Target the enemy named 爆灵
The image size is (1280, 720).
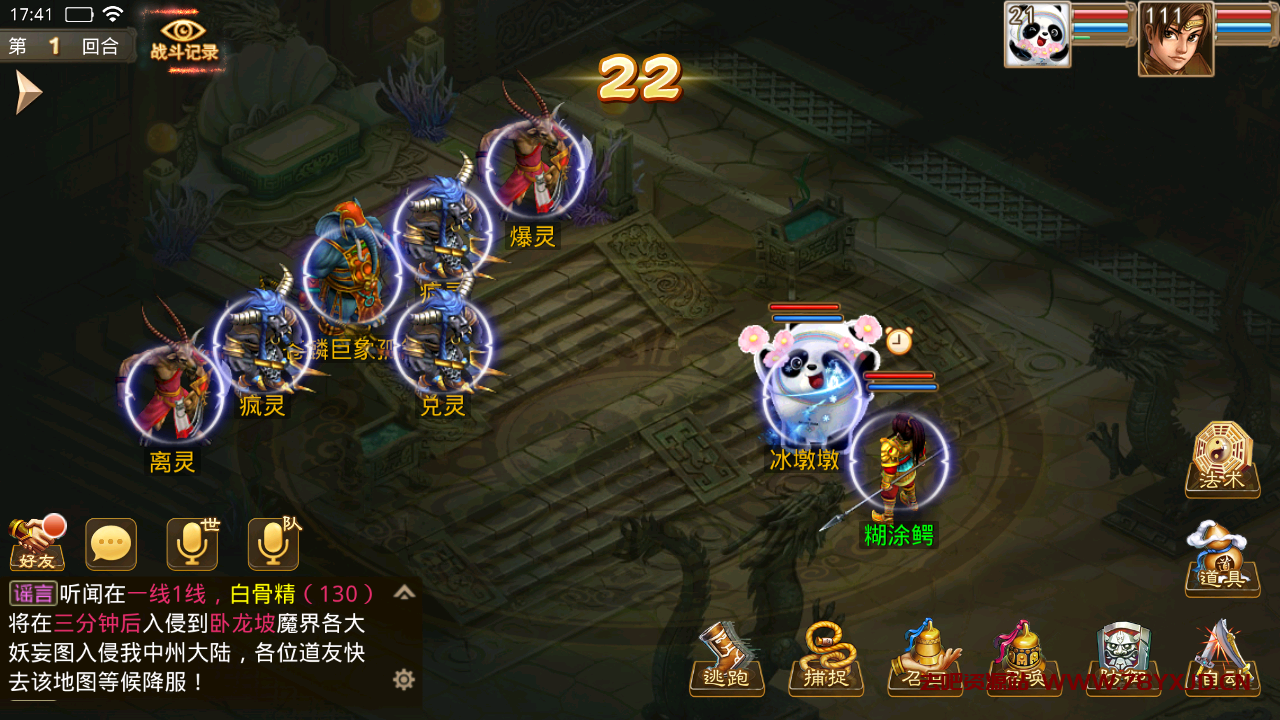(x=533, y=170)
